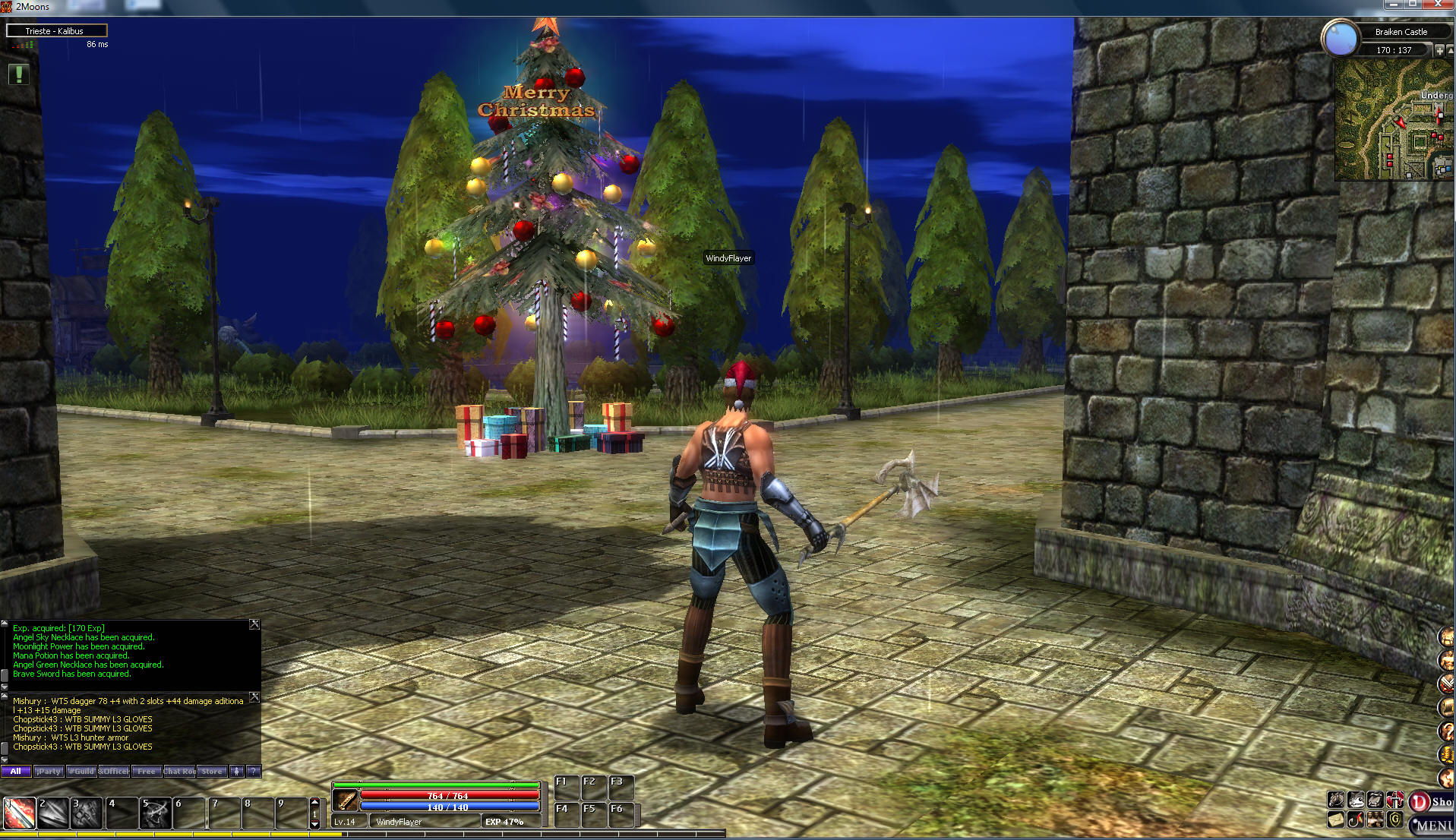Click the gold coins stack icon
The image size is (1456, 840).
coord(1445,754)
